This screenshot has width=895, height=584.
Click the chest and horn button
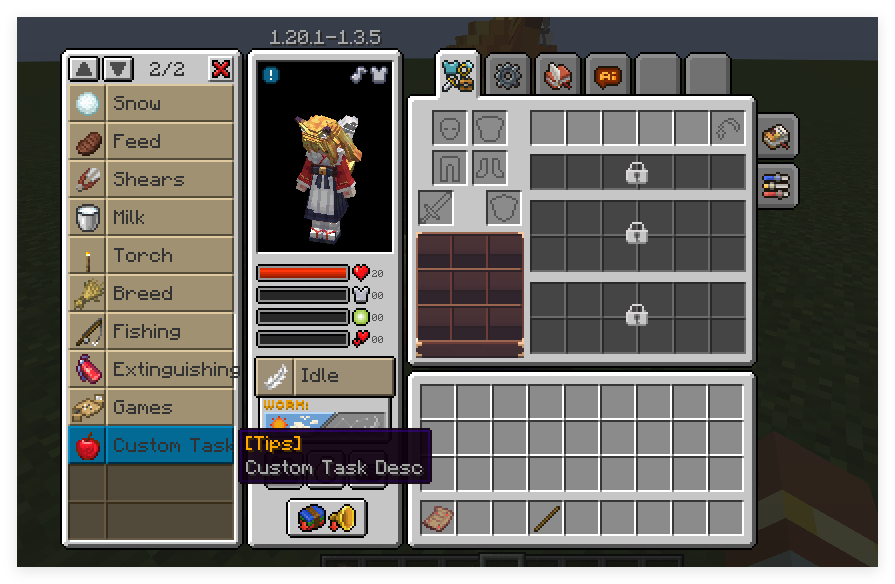point(326,518)
